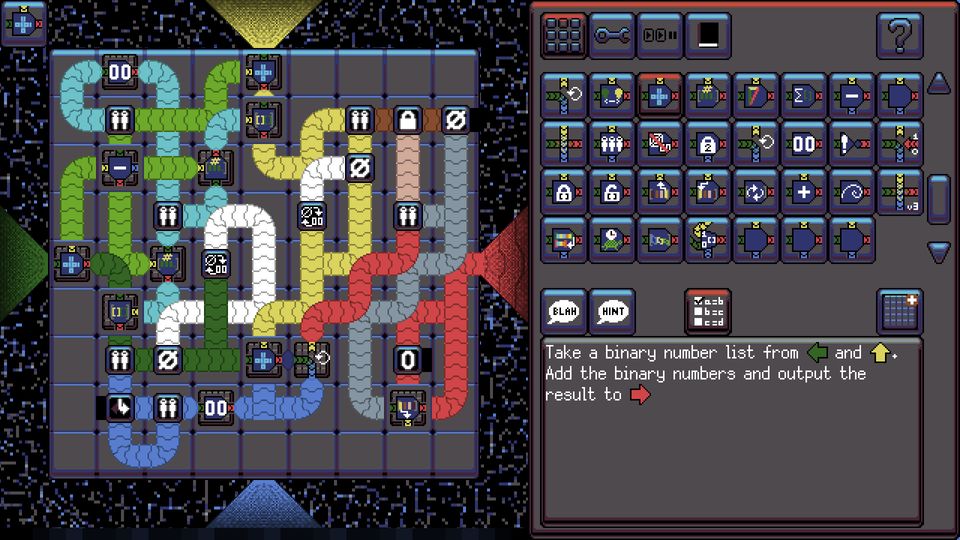Show the HINT speech bubble
Image resolution: width=960 pixels, height=540 pixels.
pyautogui.click(x=612, y=311)
